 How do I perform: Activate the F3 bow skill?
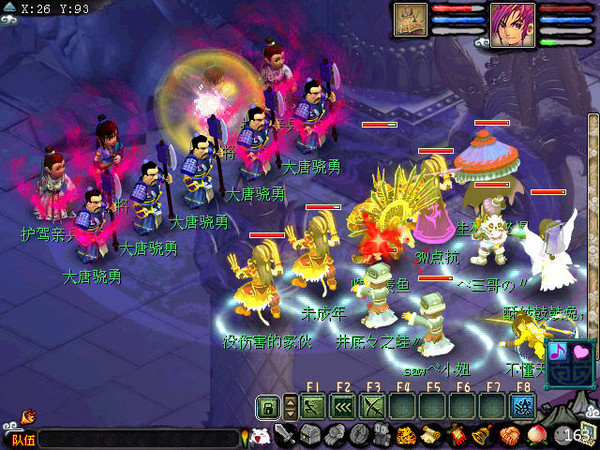tap(373, 406)
